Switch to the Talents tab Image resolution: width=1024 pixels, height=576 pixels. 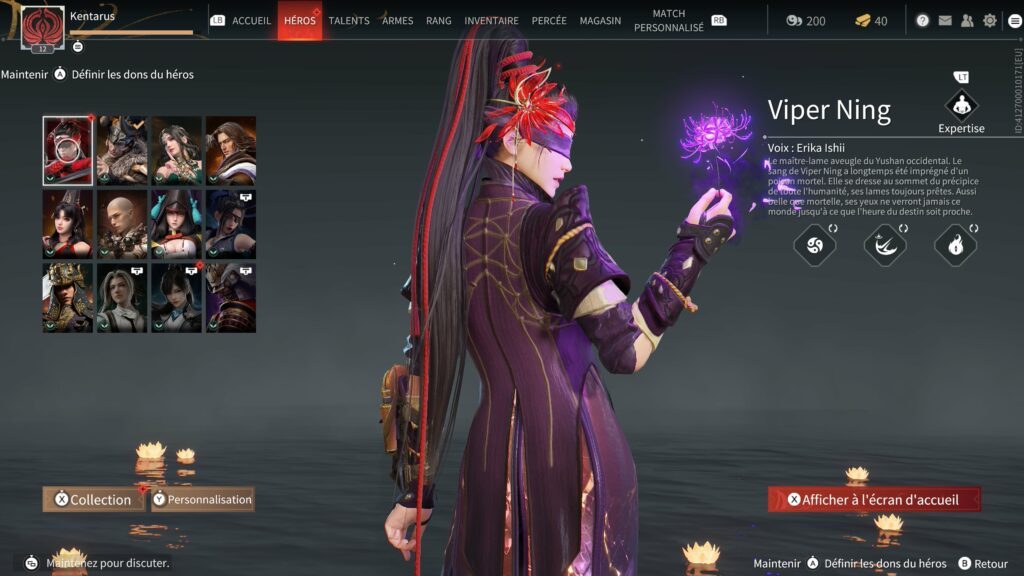349,21
